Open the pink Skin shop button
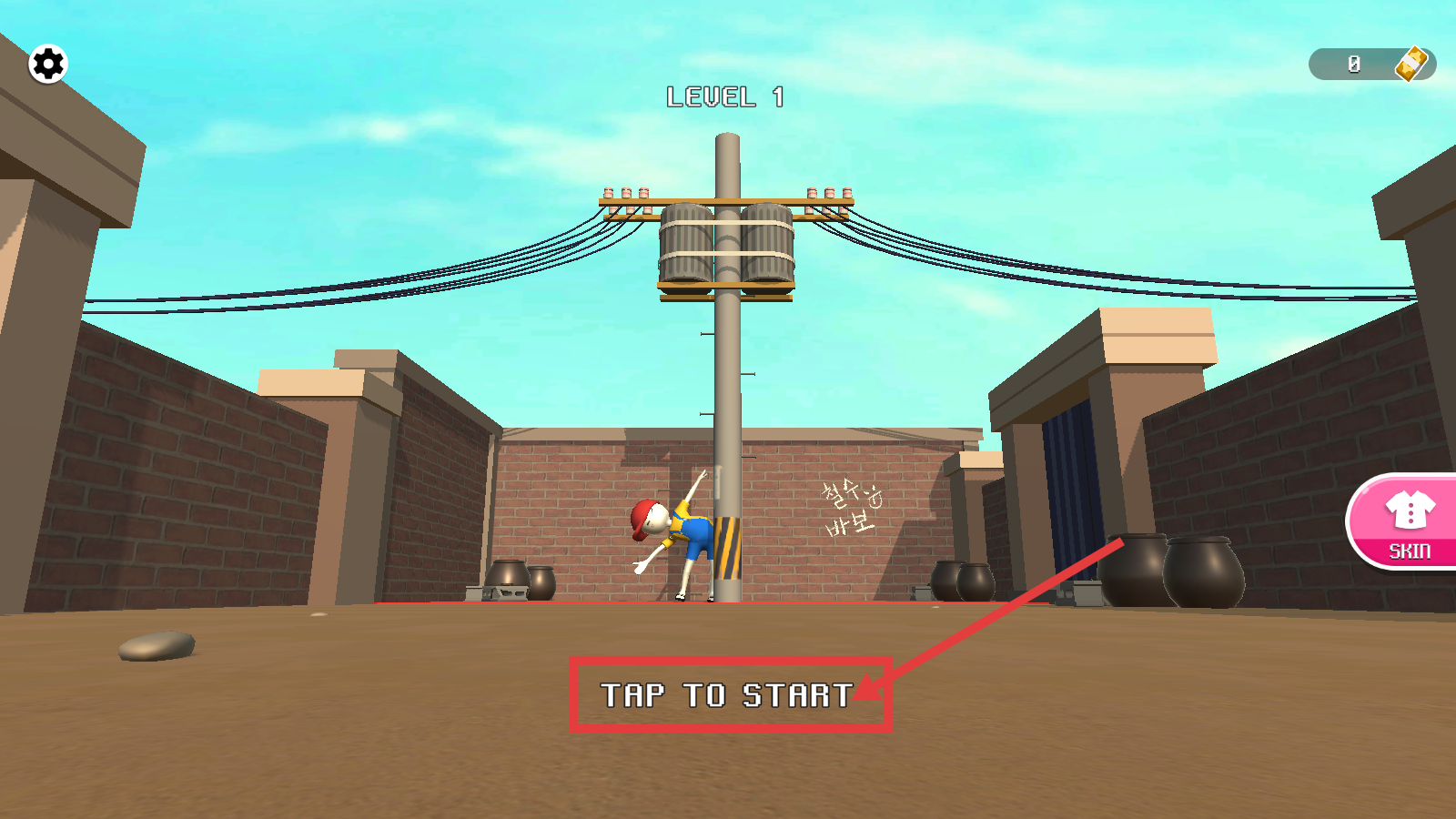1456x819 pixels. coord(1407,522)
